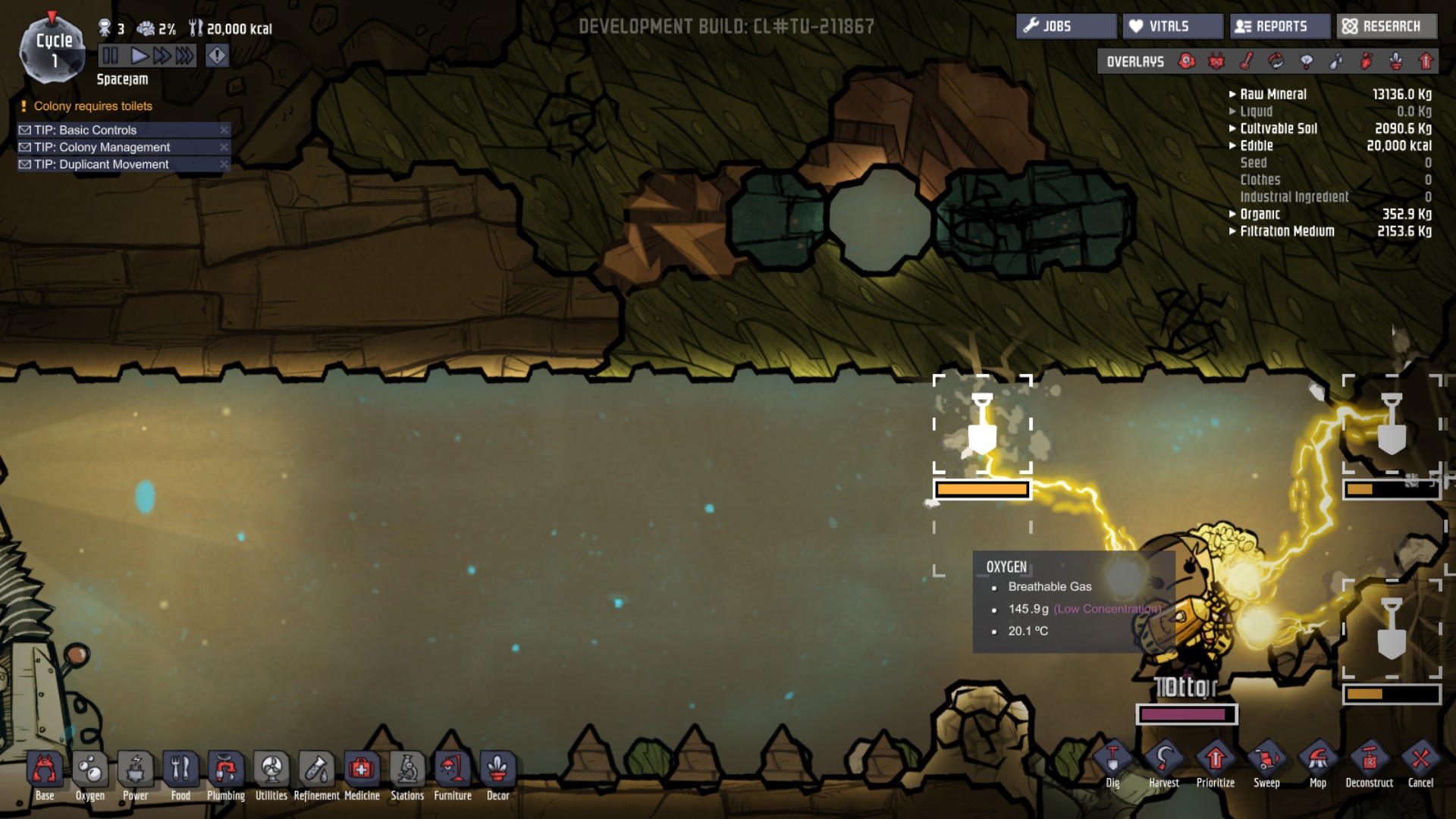Show the Reports screen
The height and width of the screenshot is (819, 1456).
click(x=1279, y=27)
